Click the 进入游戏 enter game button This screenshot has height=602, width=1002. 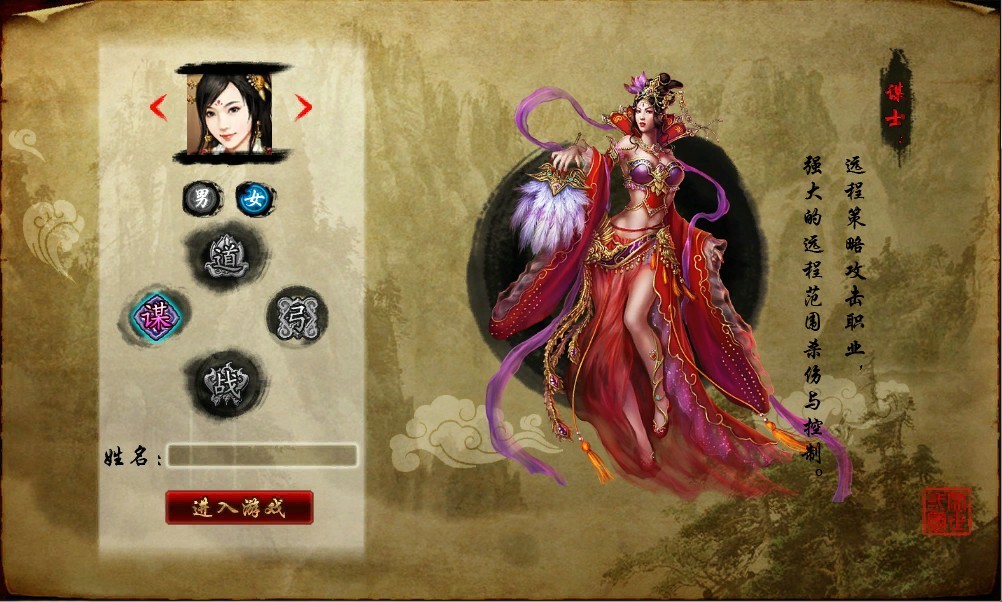pyautogui.click(x=239, y=507)
